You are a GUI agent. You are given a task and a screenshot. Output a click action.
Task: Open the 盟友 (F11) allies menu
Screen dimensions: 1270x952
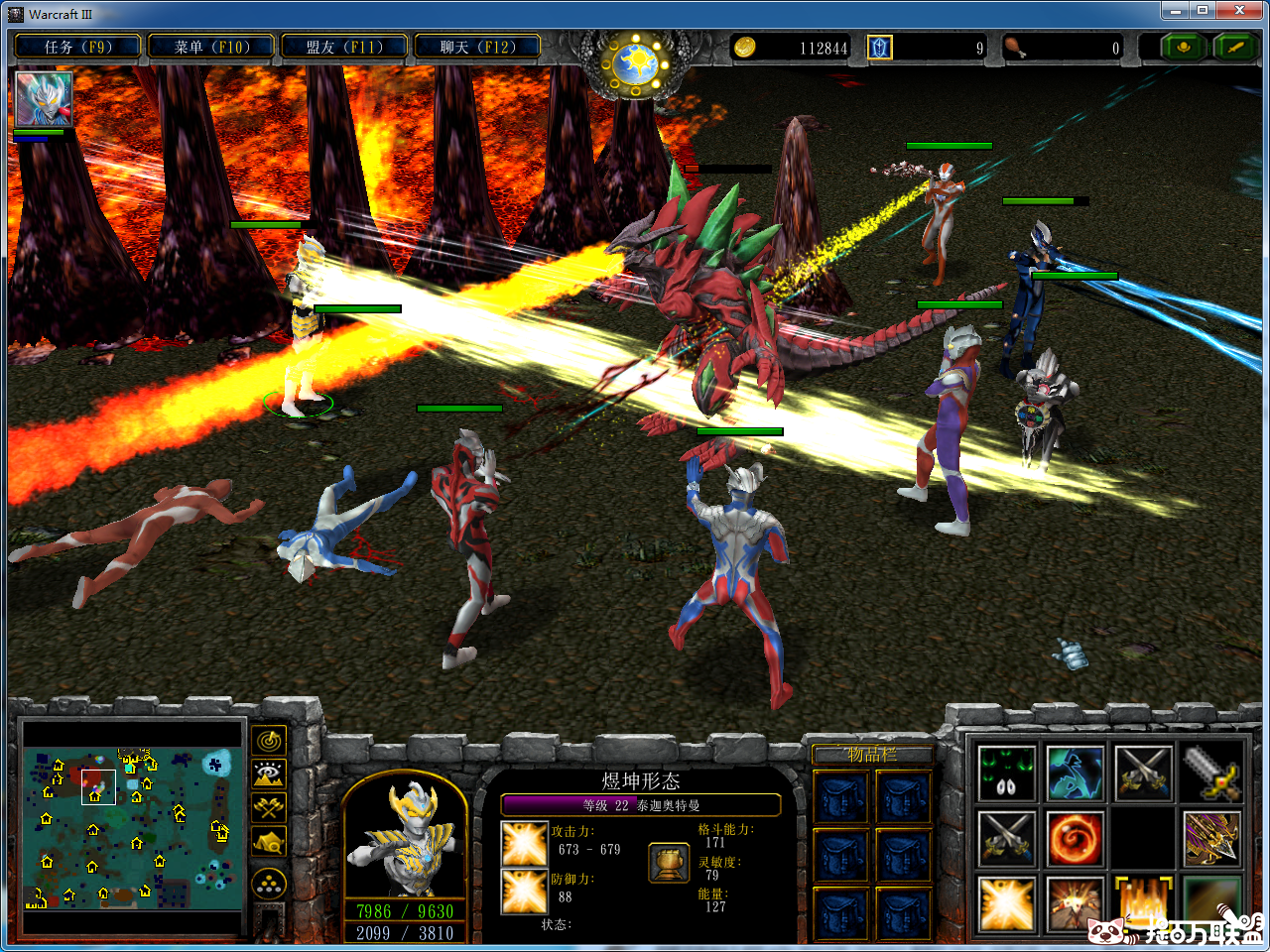click(x=344, y=47)
